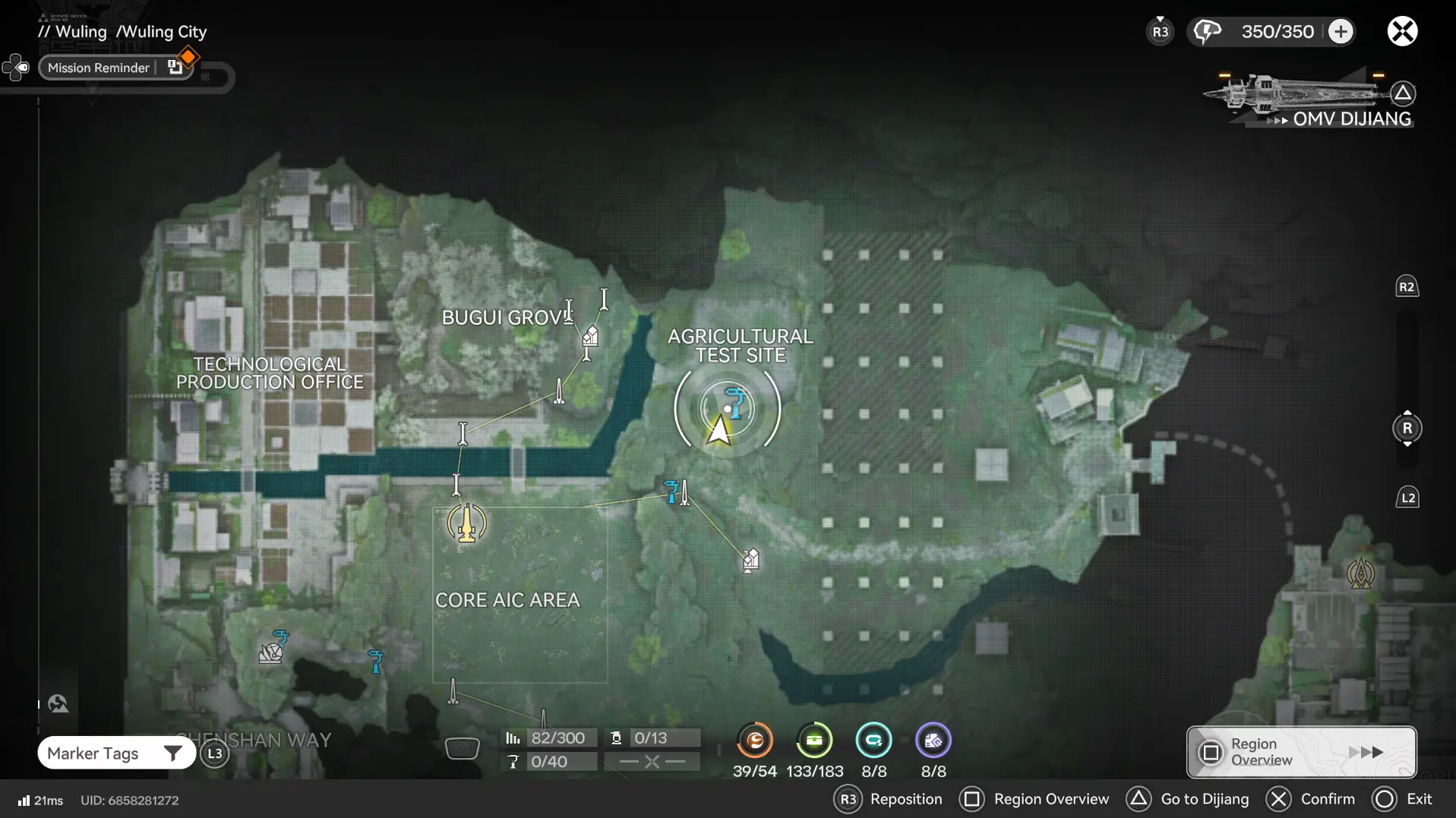
Task: Expand the Region Overview panel with the chevrons
Action: pos(1367,752)
